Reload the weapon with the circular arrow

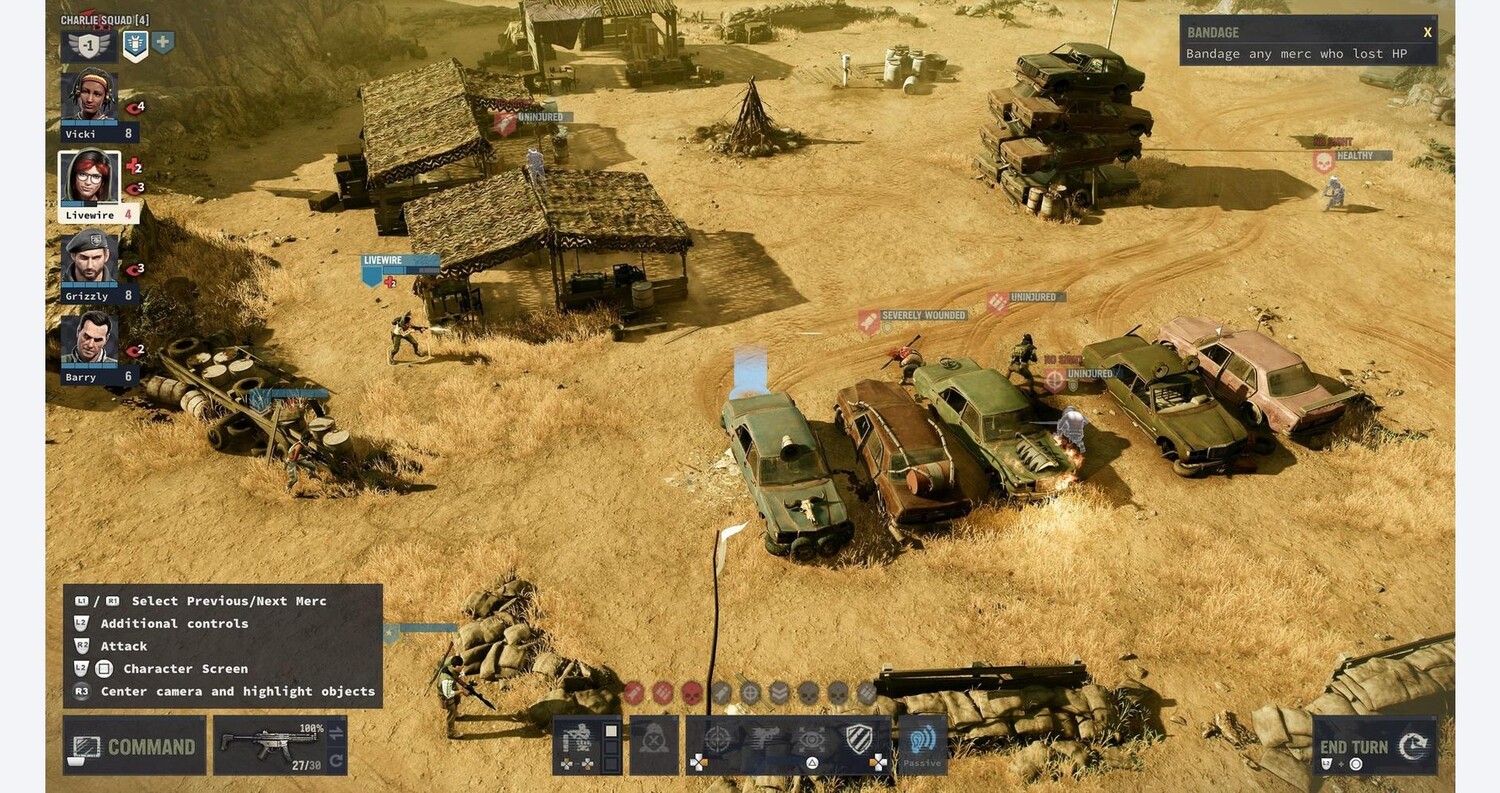(336, 762)
